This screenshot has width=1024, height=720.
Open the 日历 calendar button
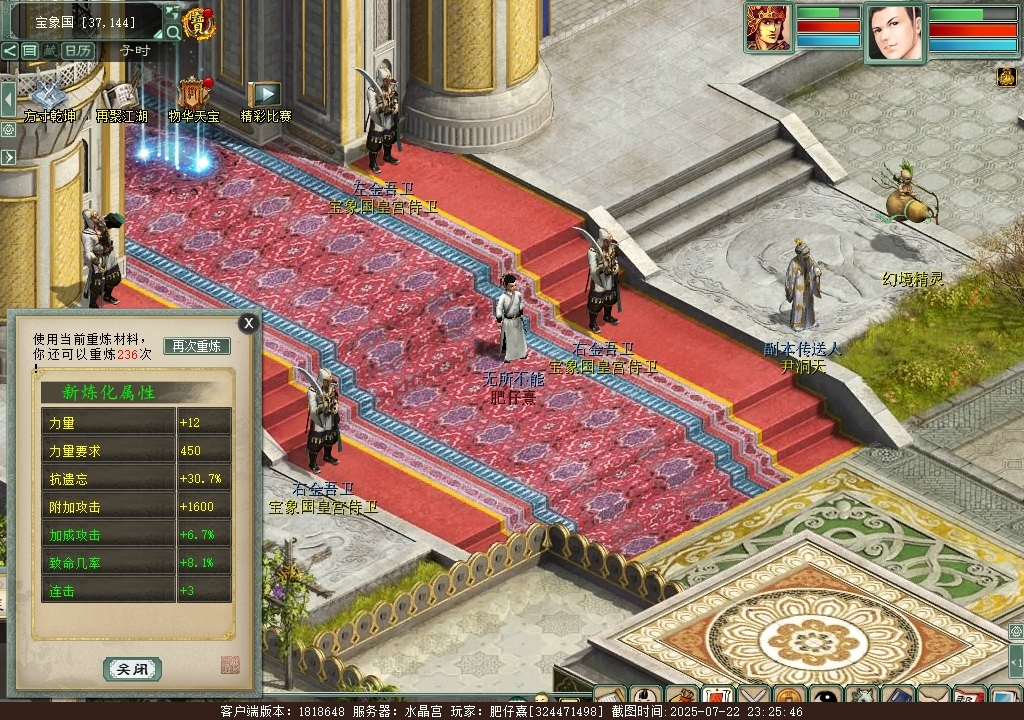pyautogui.click(x=78, y=50)
